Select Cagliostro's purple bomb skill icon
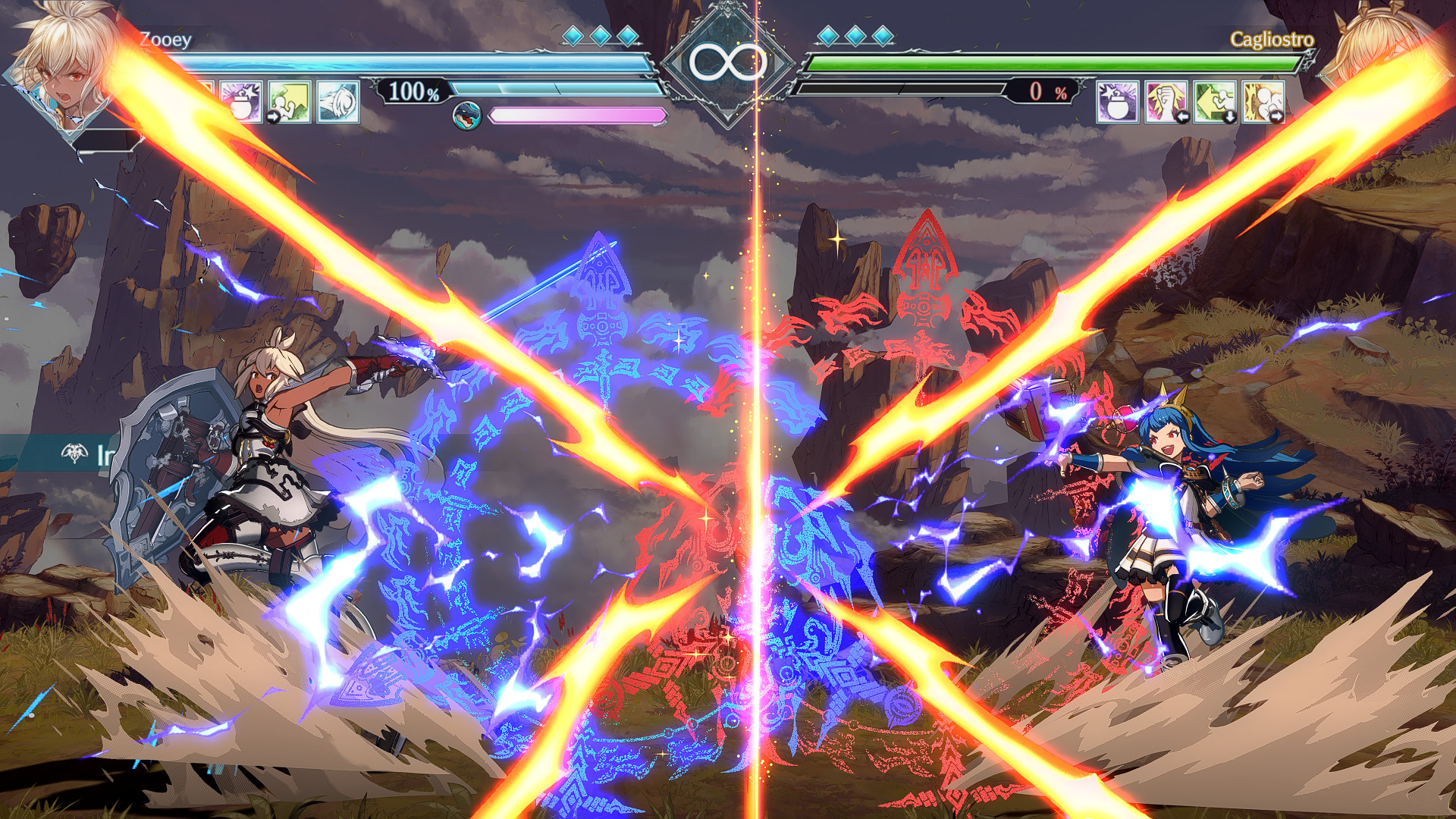The image size is (1456, 819). (x=1116, y=102)
